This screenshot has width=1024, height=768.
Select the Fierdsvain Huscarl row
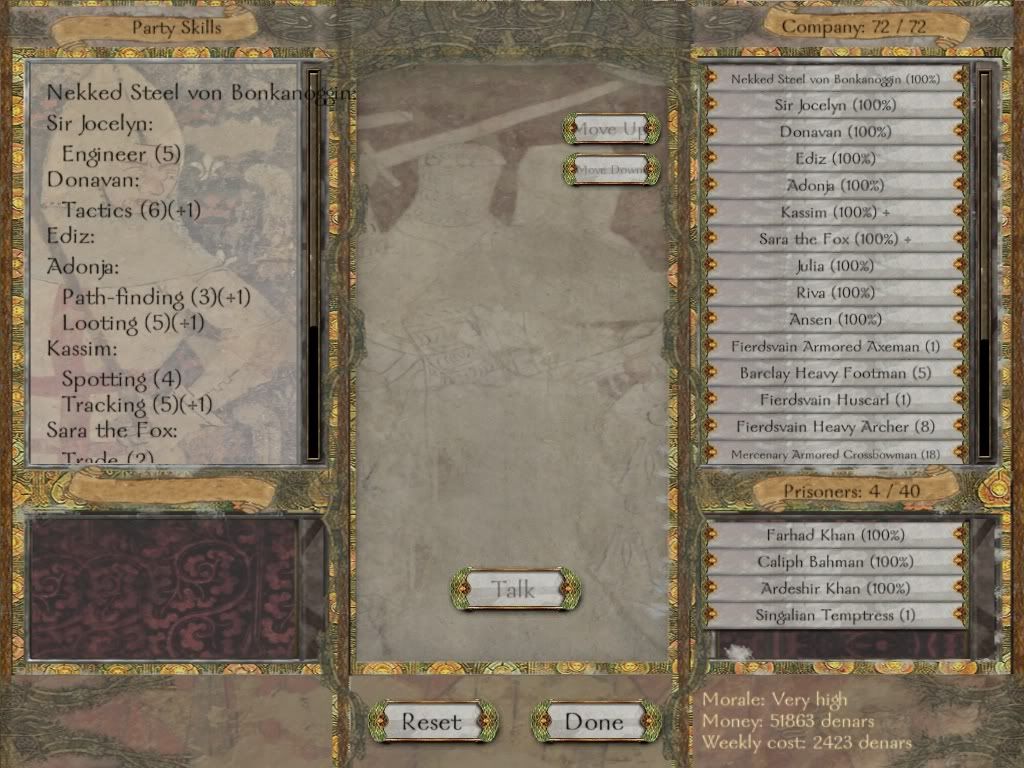(x=835, y=400)
